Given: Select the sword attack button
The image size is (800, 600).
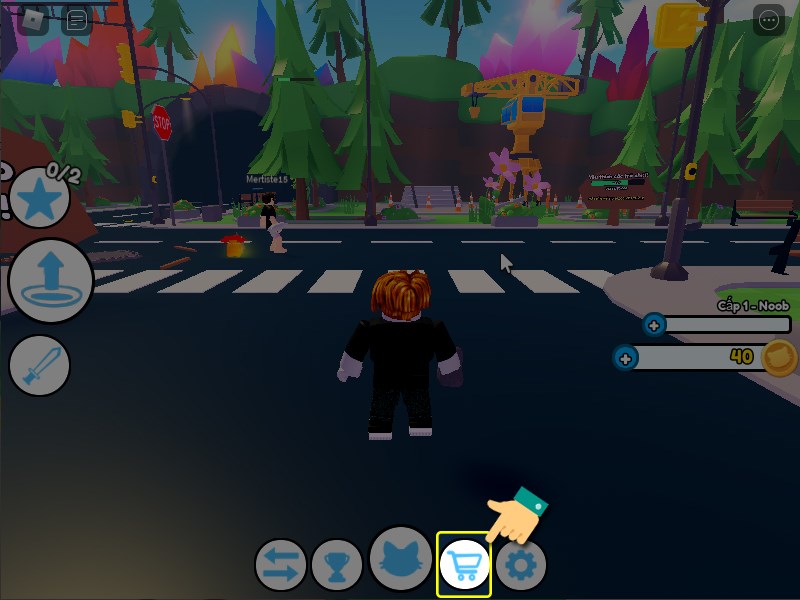Looking at the screenshot, I should [40, 366].
